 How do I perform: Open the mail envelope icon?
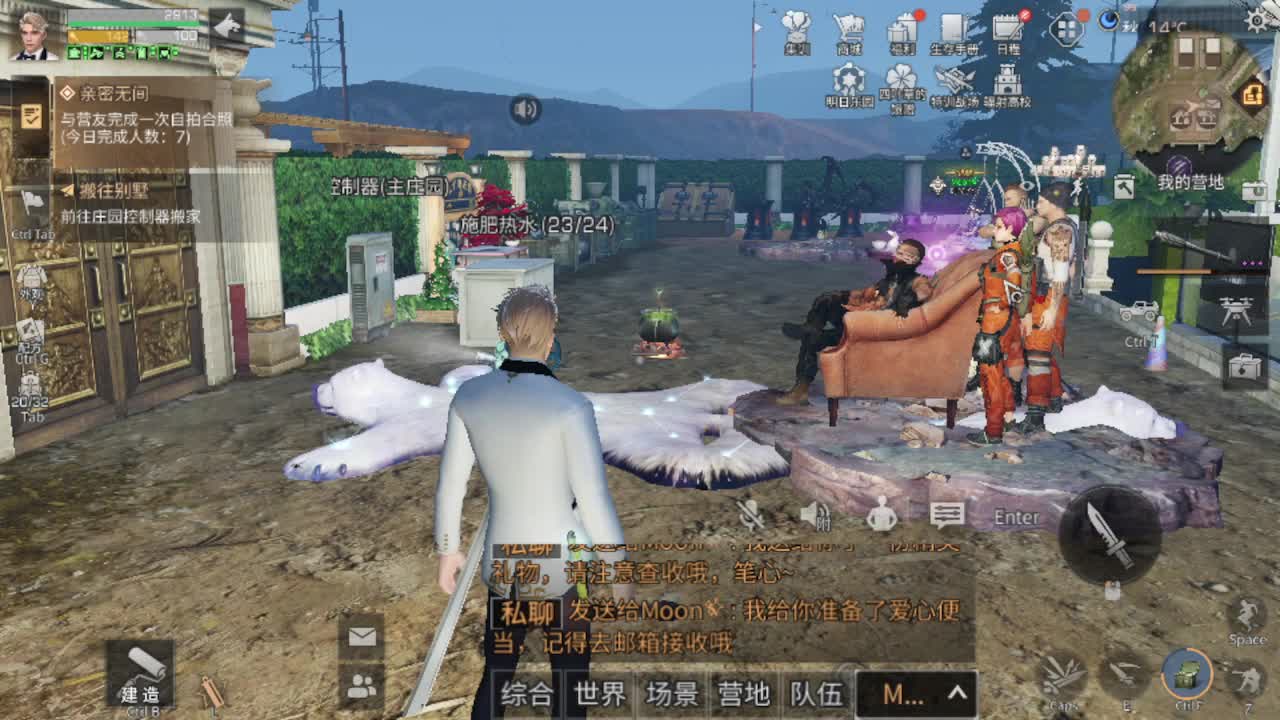pos(360,637)
